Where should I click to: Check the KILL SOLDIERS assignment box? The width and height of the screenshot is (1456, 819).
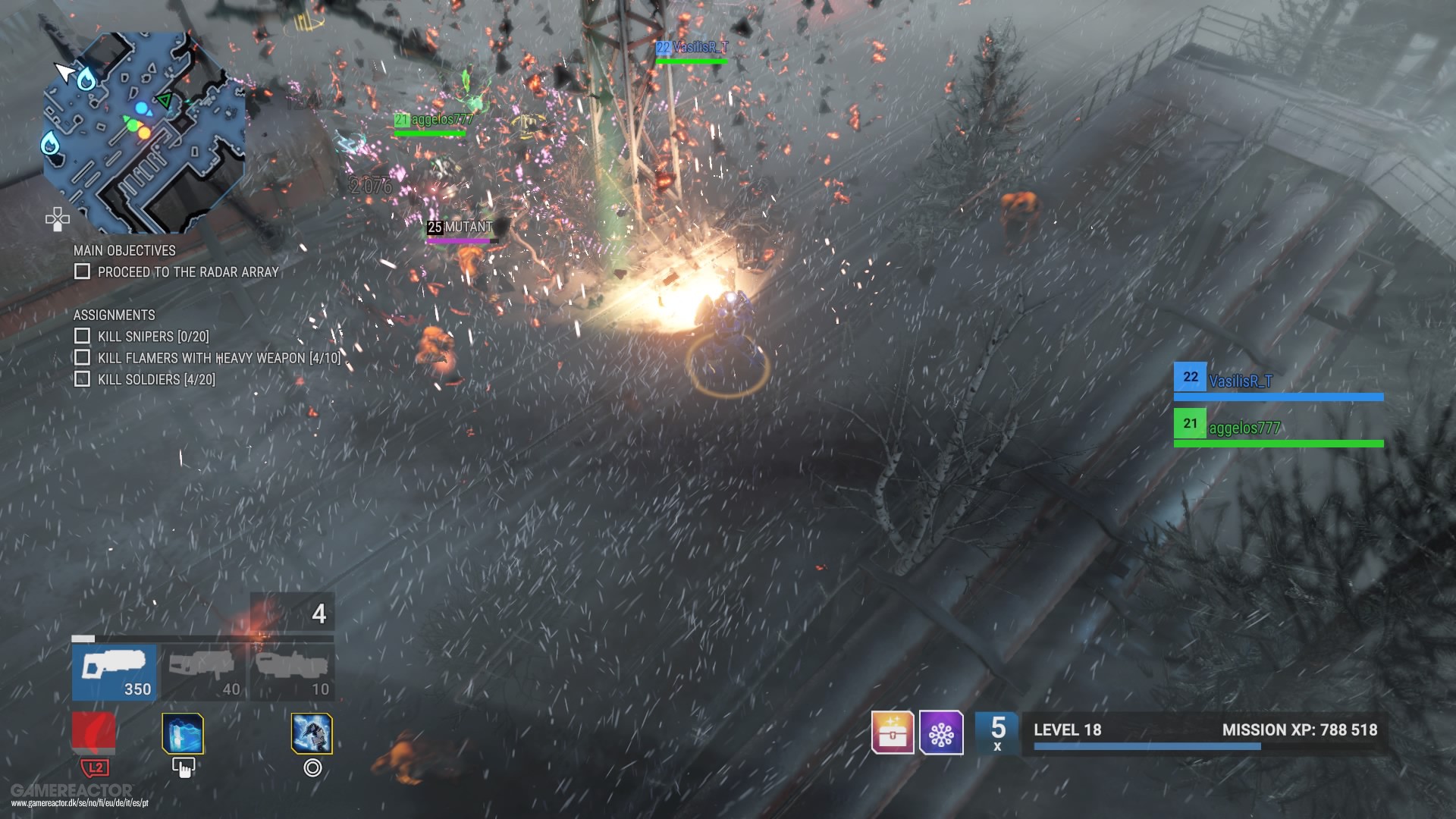pyautogui.click(x=82, y=378)
